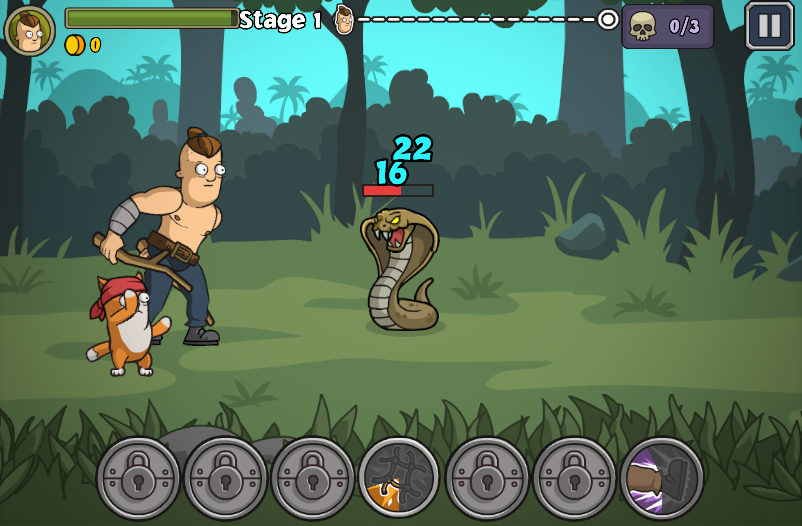Use the purple punch skill
The height and width of the screenshot is (526, 802).
[x=661, y=477]
